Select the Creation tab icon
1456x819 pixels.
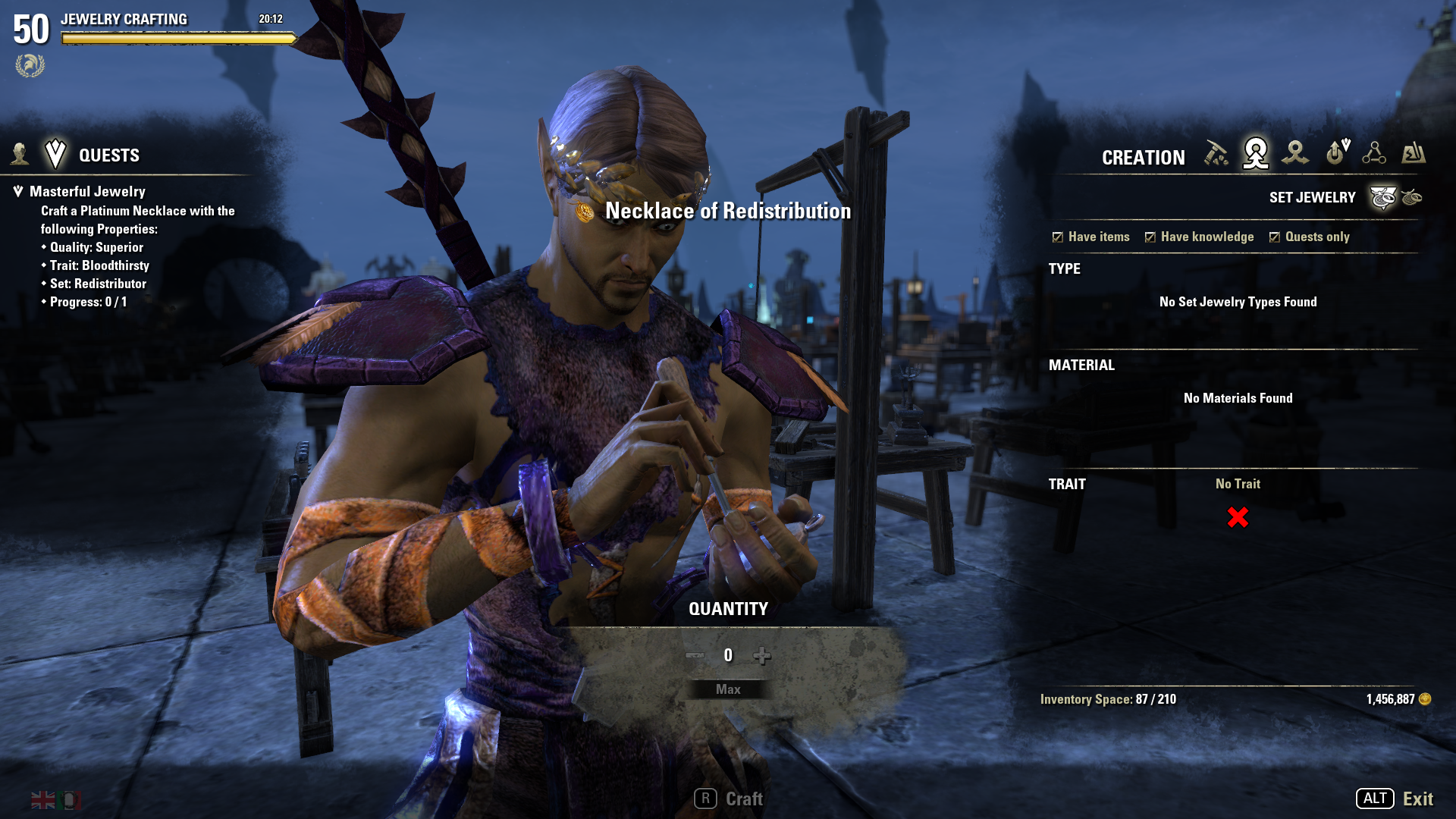pyautogui.click(x=1255, y=154)
